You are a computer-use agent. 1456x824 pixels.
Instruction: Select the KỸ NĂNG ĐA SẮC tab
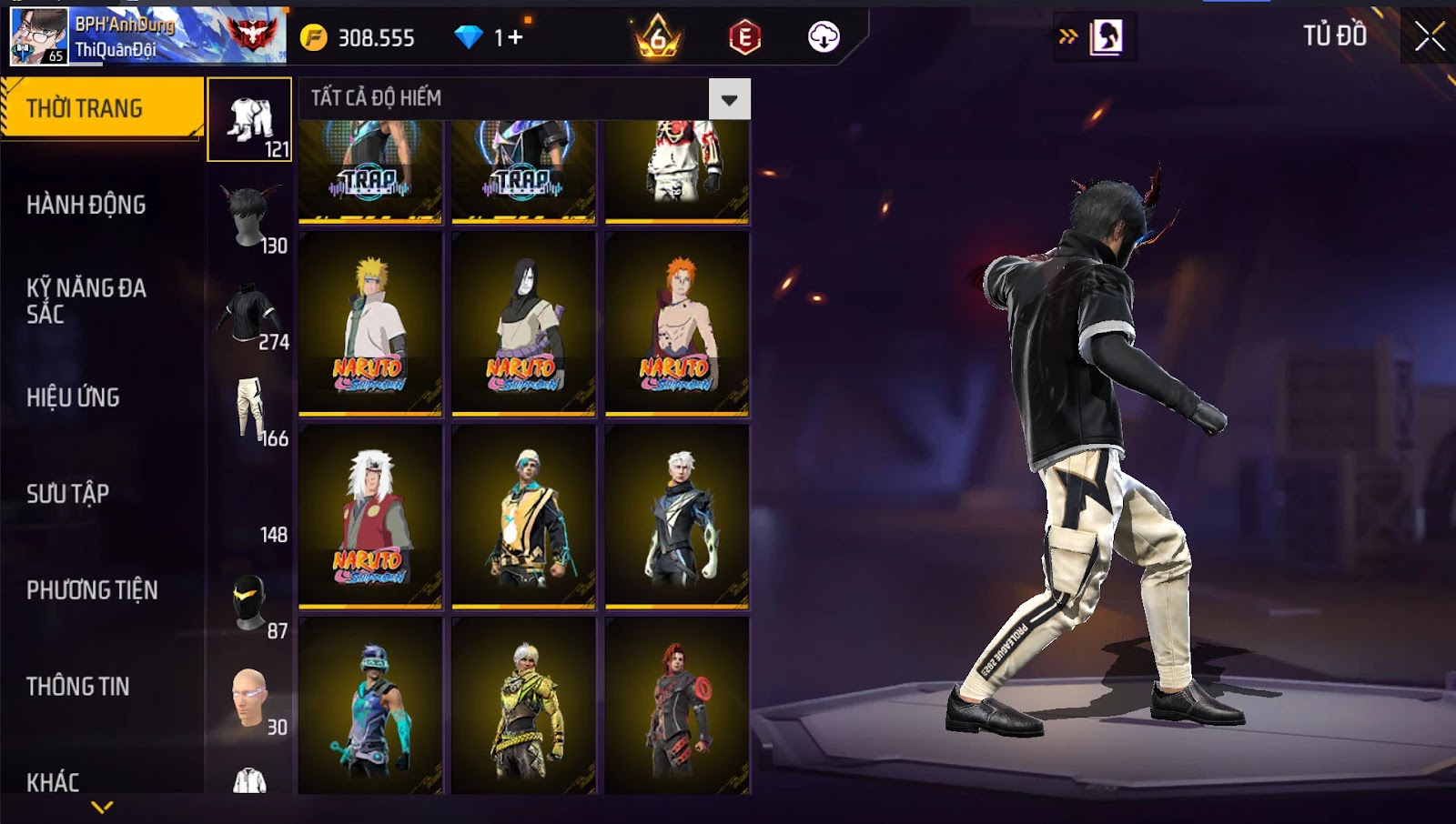click(86, 301)
